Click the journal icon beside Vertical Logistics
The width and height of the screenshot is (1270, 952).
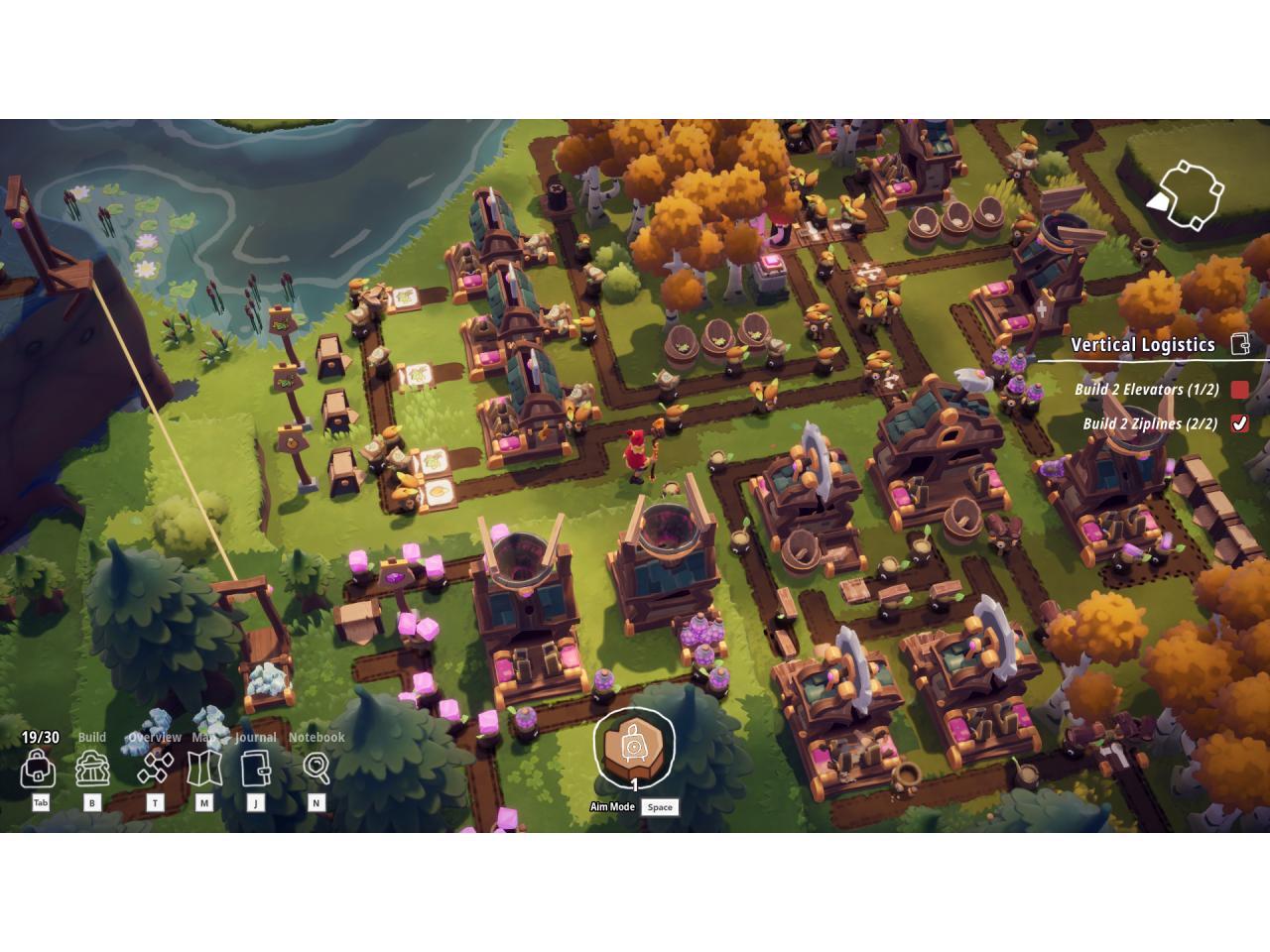point(1239,344)
